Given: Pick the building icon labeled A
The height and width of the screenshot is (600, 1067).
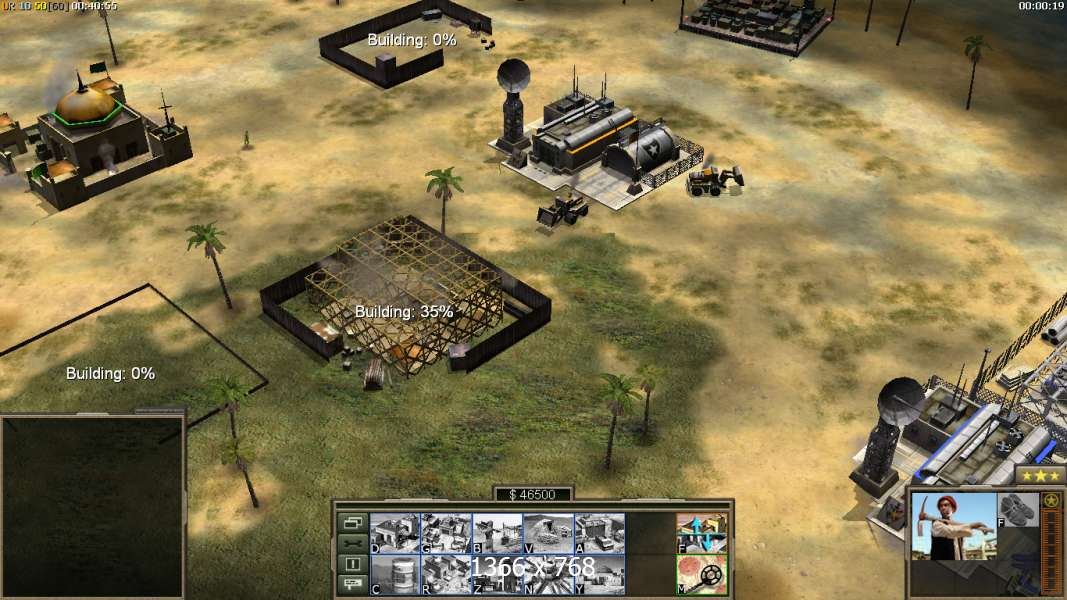Looking at the screenshot, I should pyautogui.click(x=599, y=532).
